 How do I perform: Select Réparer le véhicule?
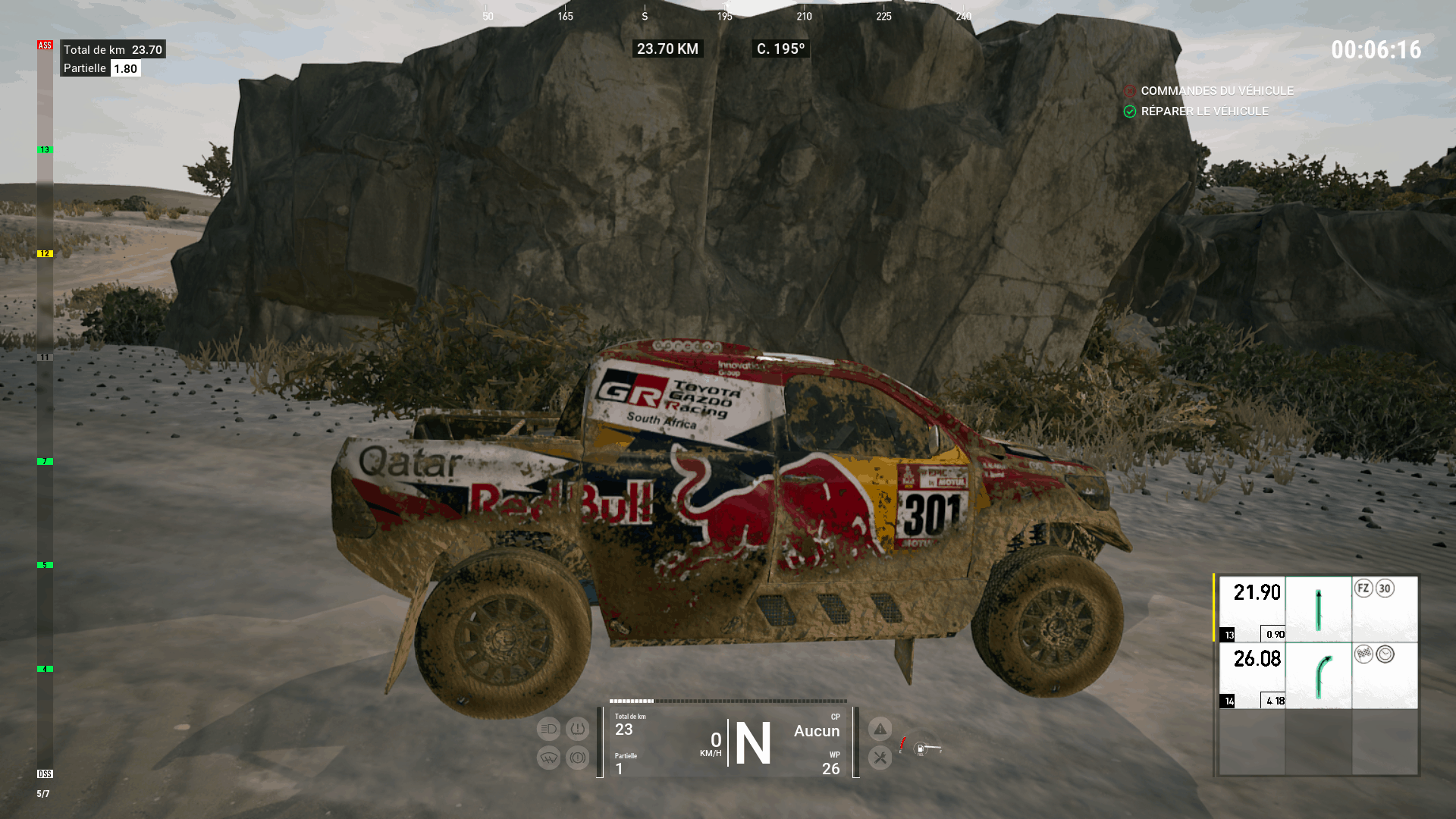(1203, 111)
